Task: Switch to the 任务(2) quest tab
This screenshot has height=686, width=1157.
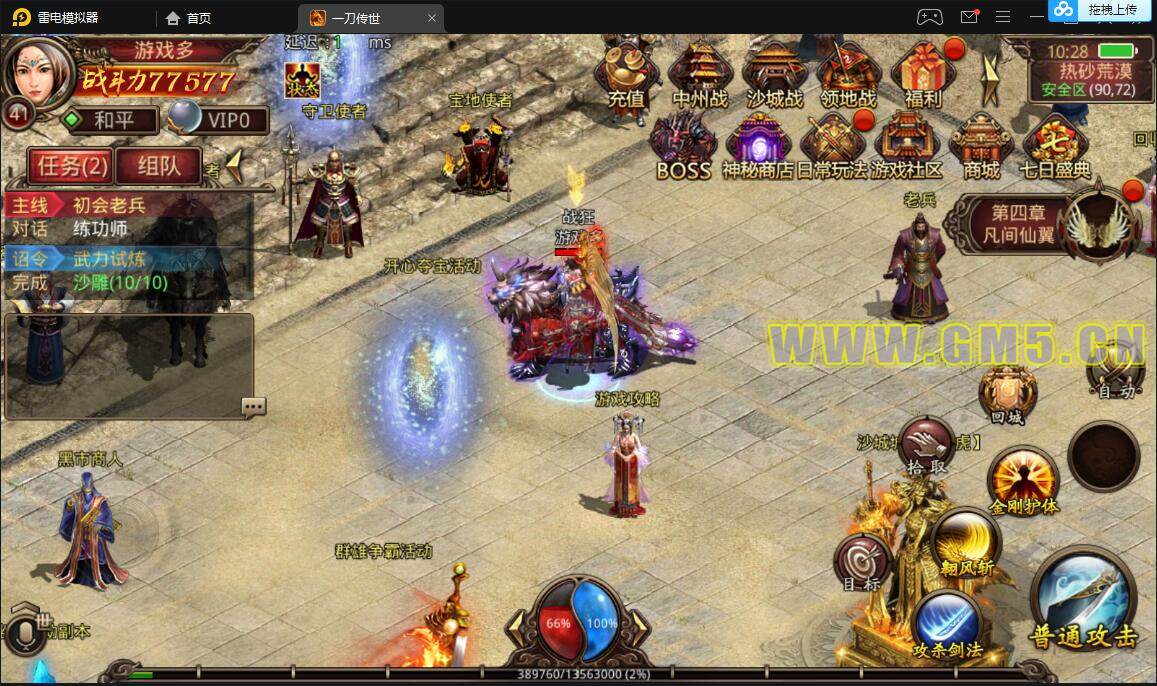Action: coord(69,166)
